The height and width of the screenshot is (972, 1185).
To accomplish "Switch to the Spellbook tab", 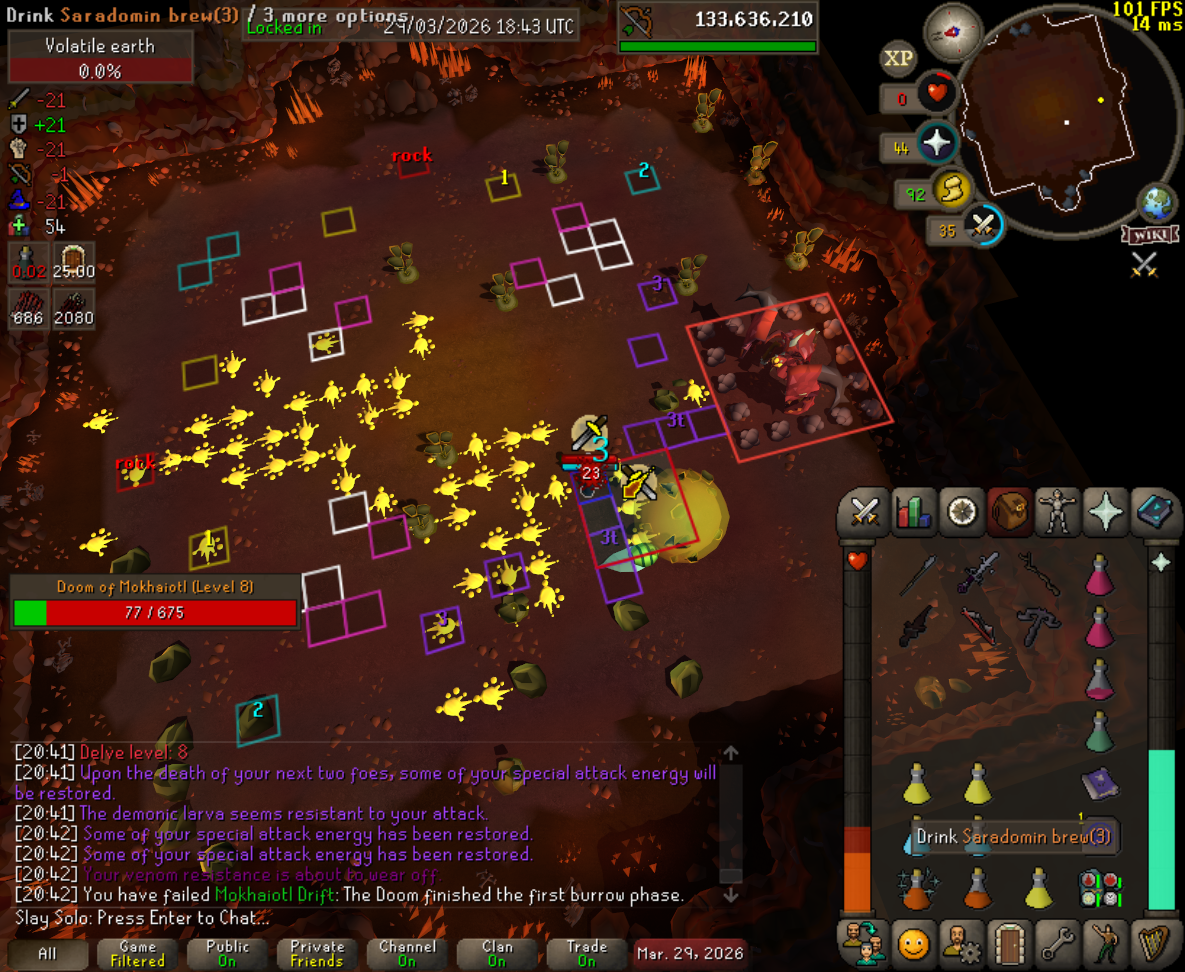I will 1157,512.
